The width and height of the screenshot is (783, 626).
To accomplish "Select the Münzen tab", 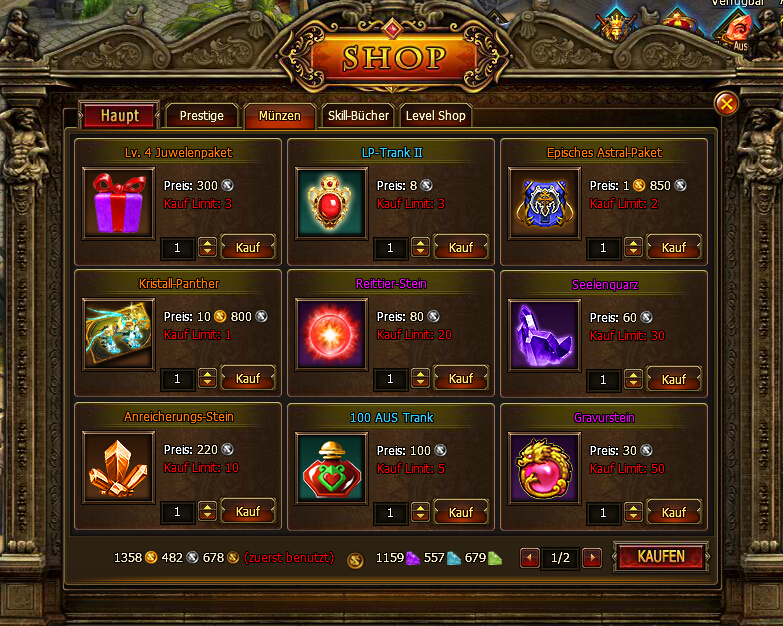I will point(279,116).
